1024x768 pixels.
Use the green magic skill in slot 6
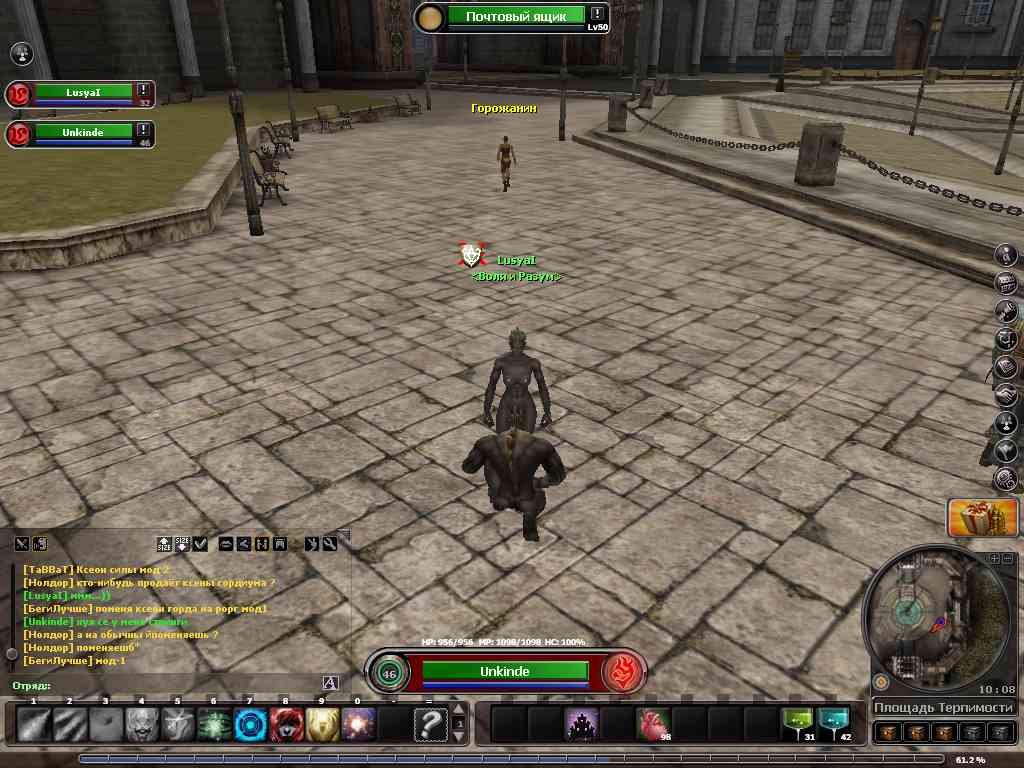click(214, 723)
